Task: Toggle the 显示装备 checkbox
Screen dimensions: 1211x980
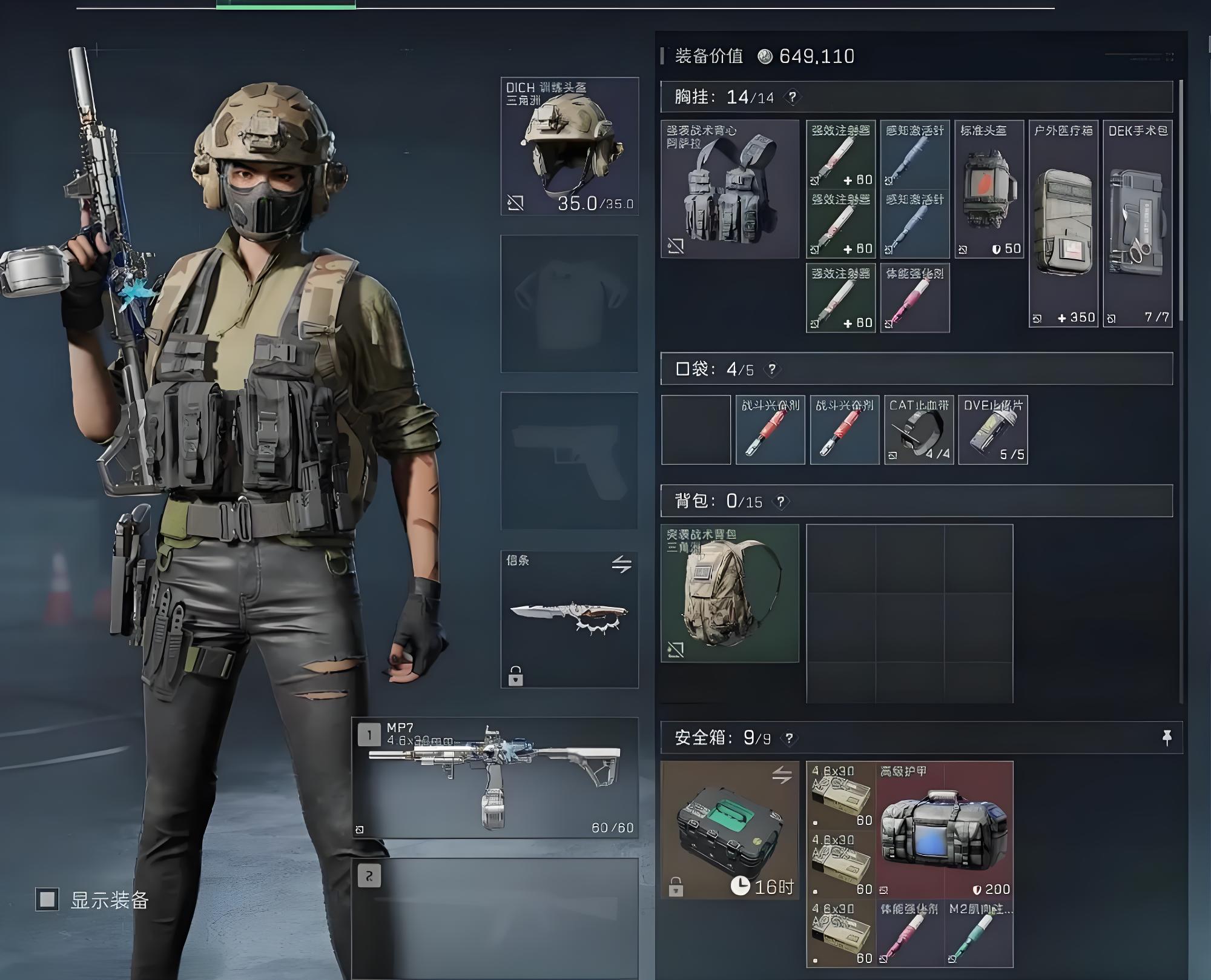Action: (x=47, y=899)
